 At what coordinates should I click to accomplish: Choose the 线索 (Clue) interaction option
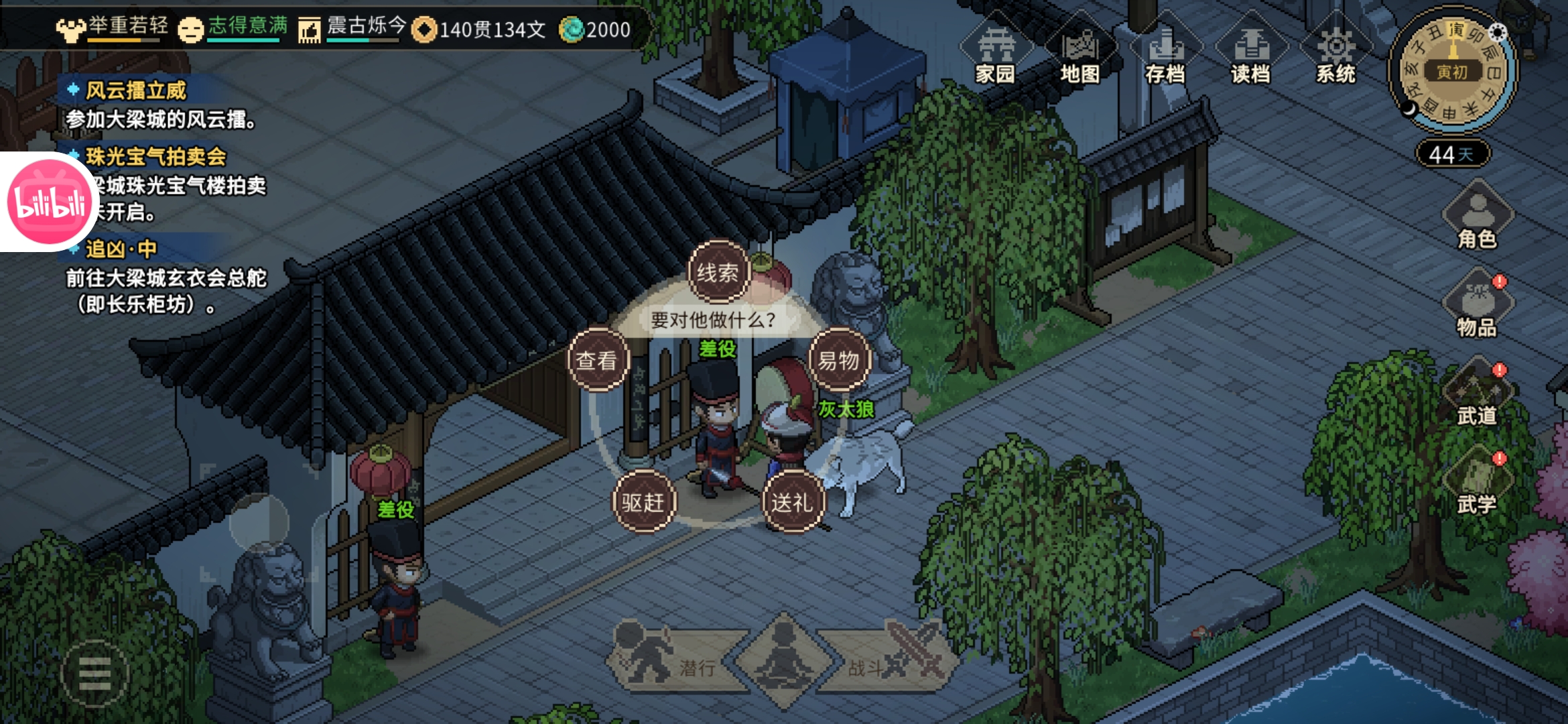point(718,272)
